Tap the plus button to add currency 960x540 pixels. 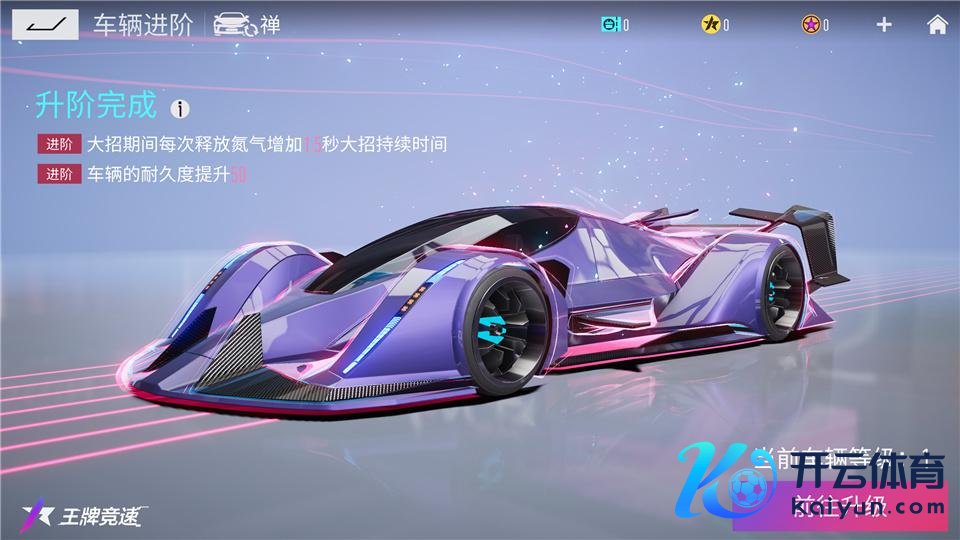pos(884,25)
